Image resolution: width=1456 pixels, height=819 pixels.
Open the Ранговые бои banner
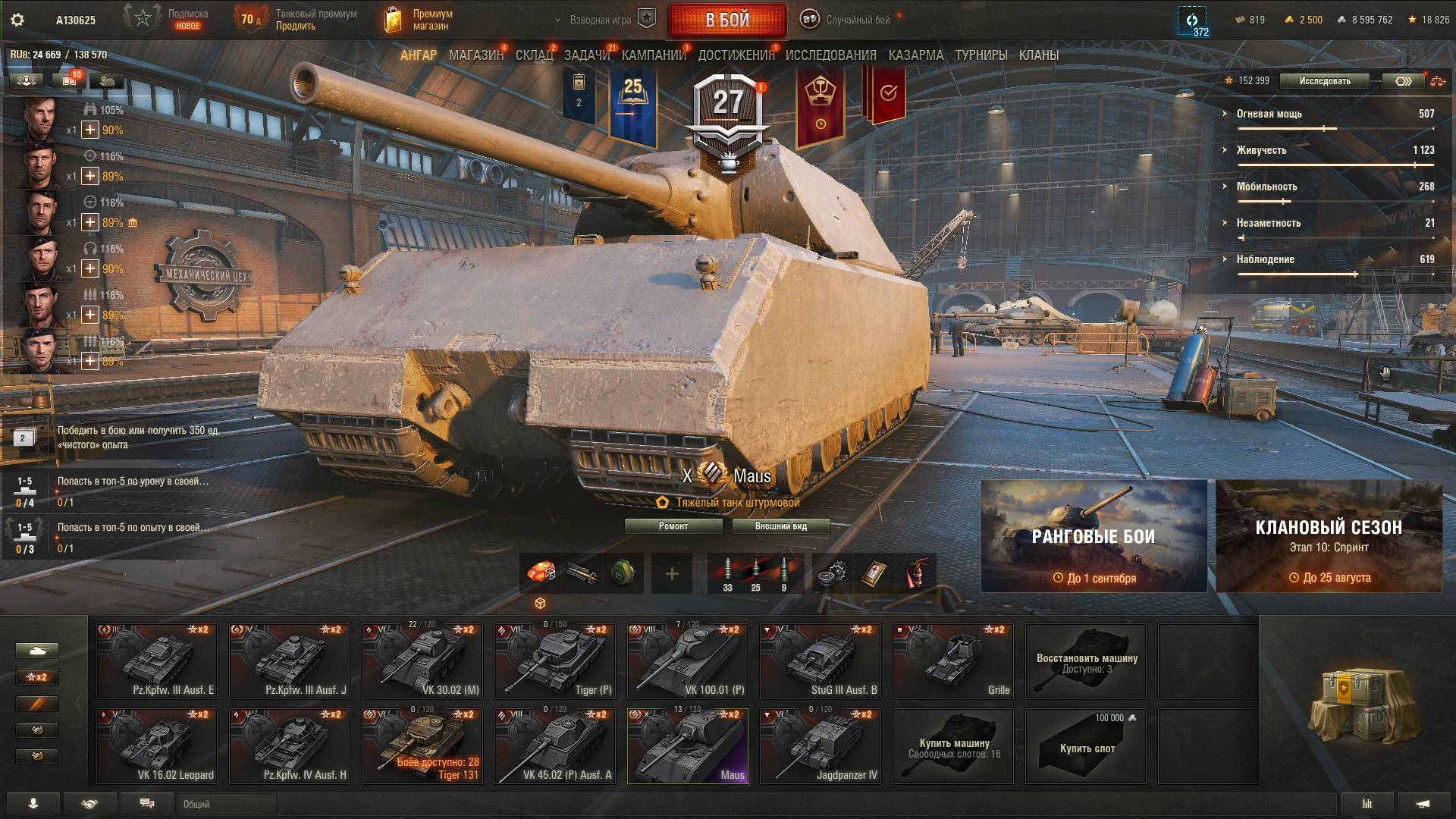(1094, 536)
